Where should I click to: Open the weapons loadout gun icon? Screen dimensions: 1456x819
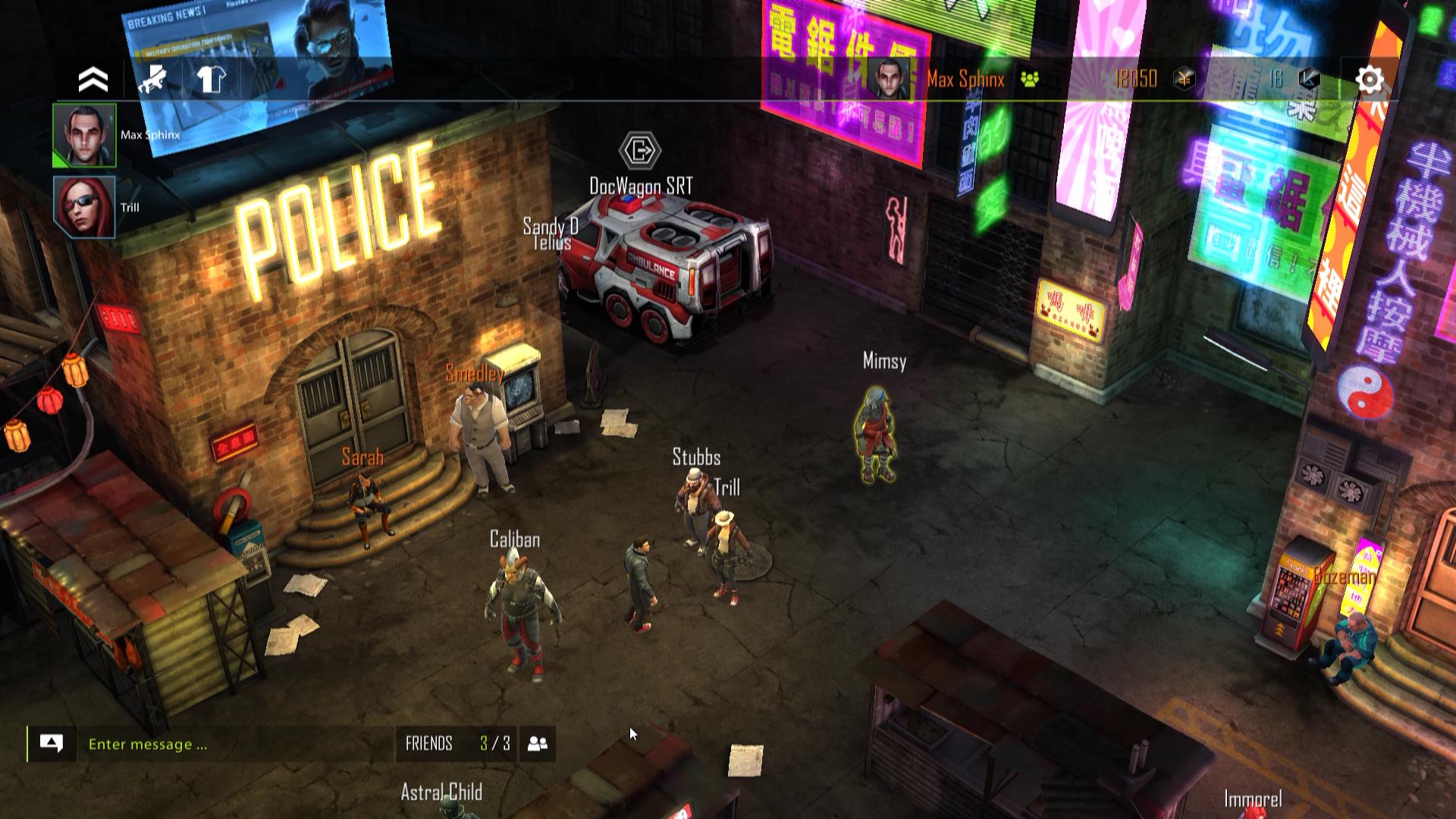(152, 79)
